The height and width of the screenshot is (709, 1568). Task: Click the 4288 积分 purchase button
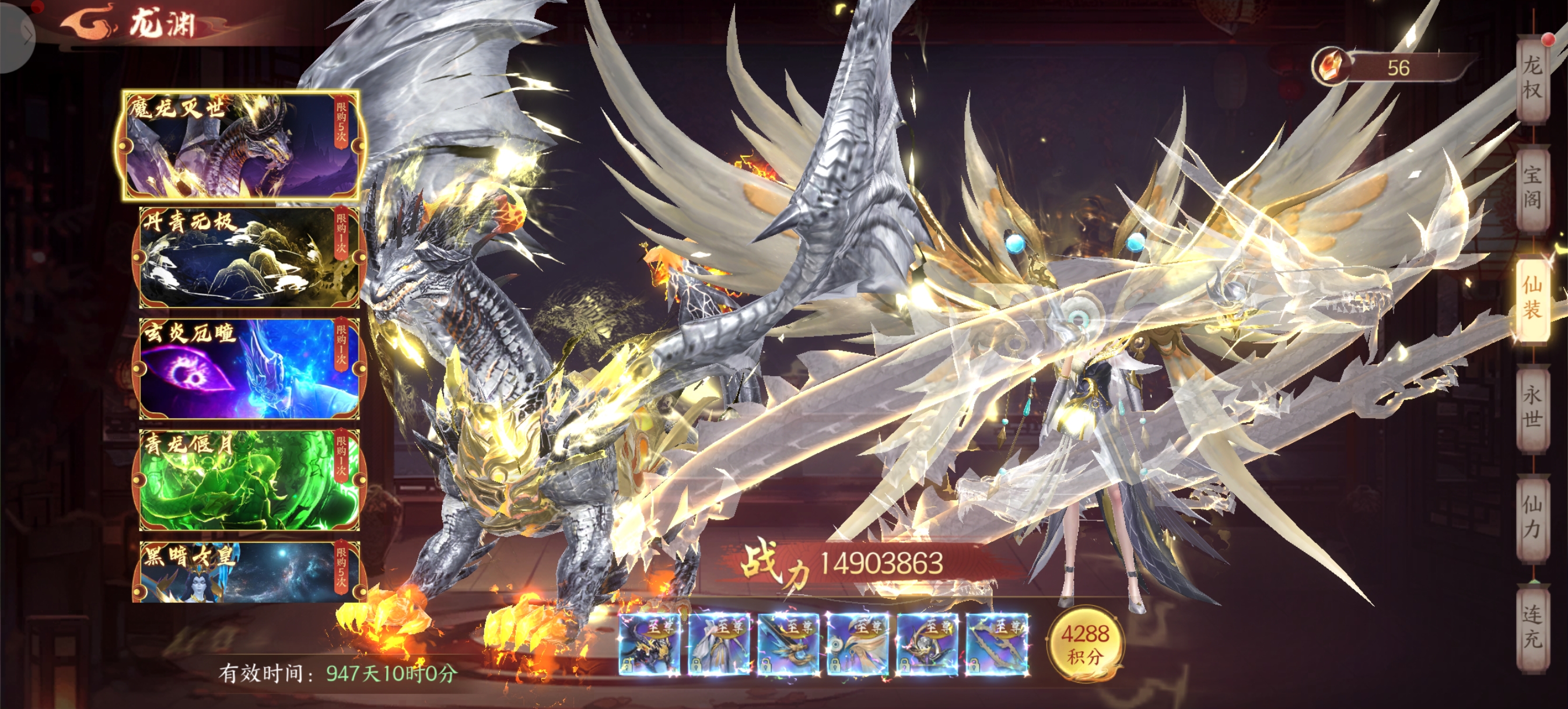point(1084,644)
